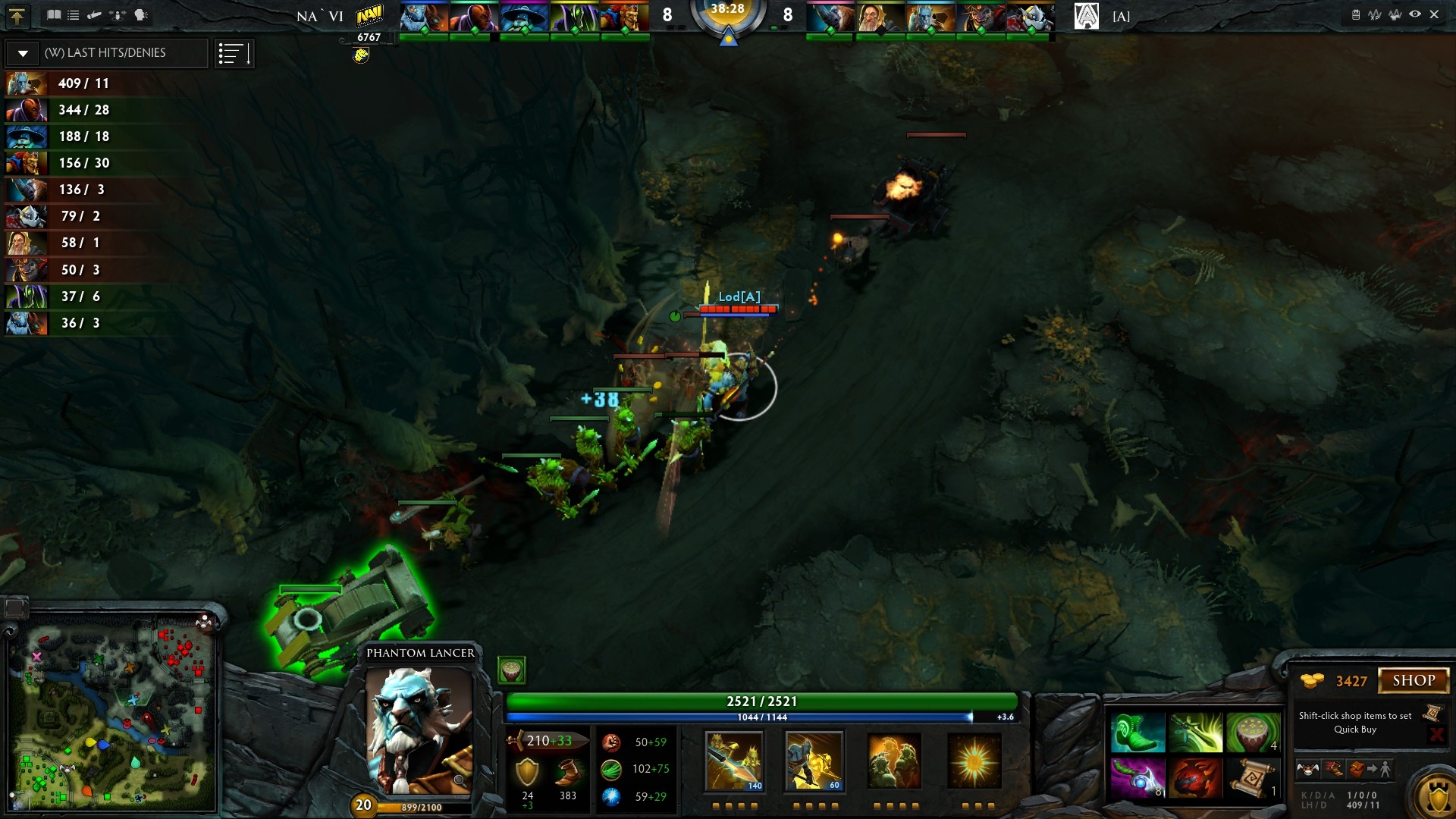The height and width of the screenshot is (819, 1456).
Task: Click the Phantom Lancer hero portrait
Action: pos(419,730)
